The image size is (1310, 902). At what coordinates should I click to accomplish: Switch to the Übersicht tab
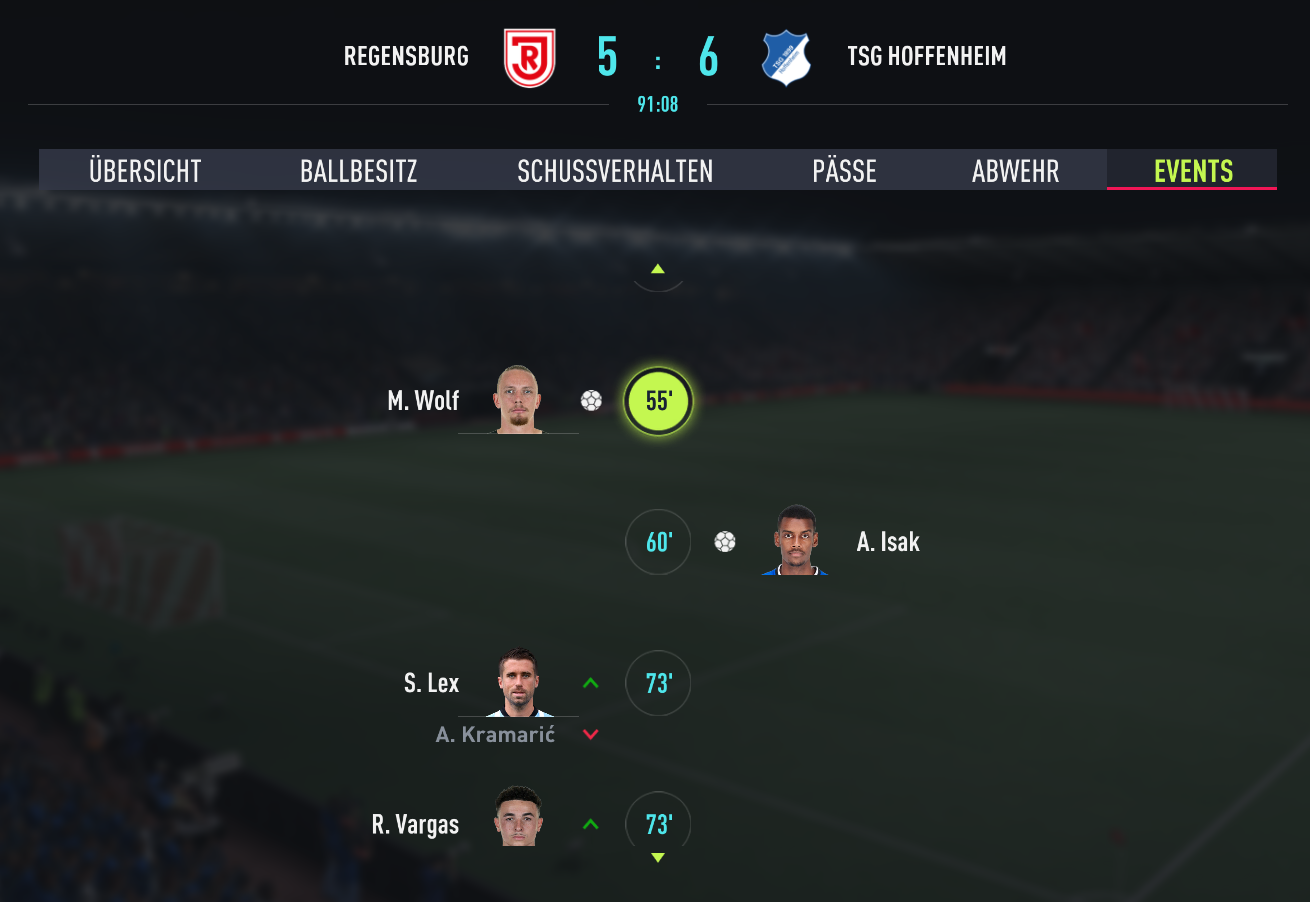145,171
